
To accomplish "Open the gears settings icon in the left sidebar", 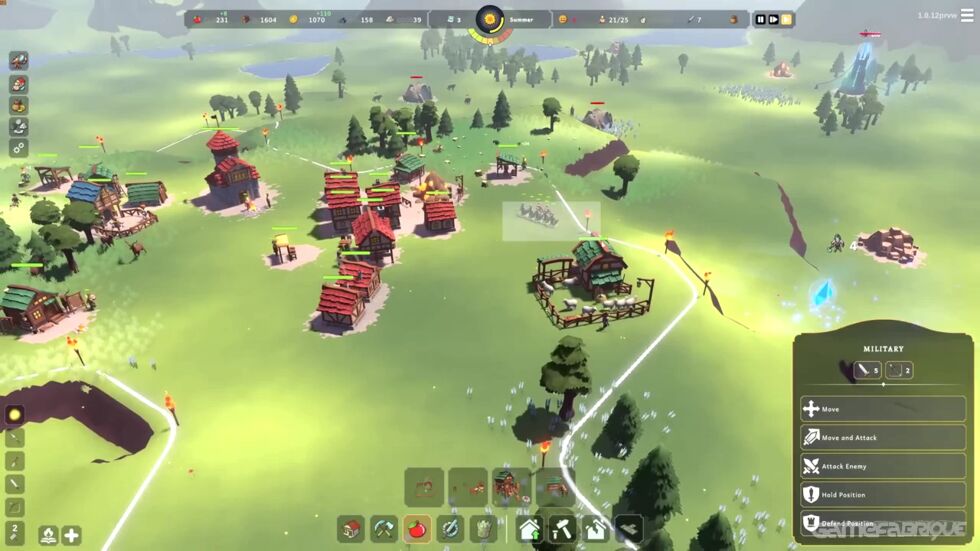I will [19, 148].
